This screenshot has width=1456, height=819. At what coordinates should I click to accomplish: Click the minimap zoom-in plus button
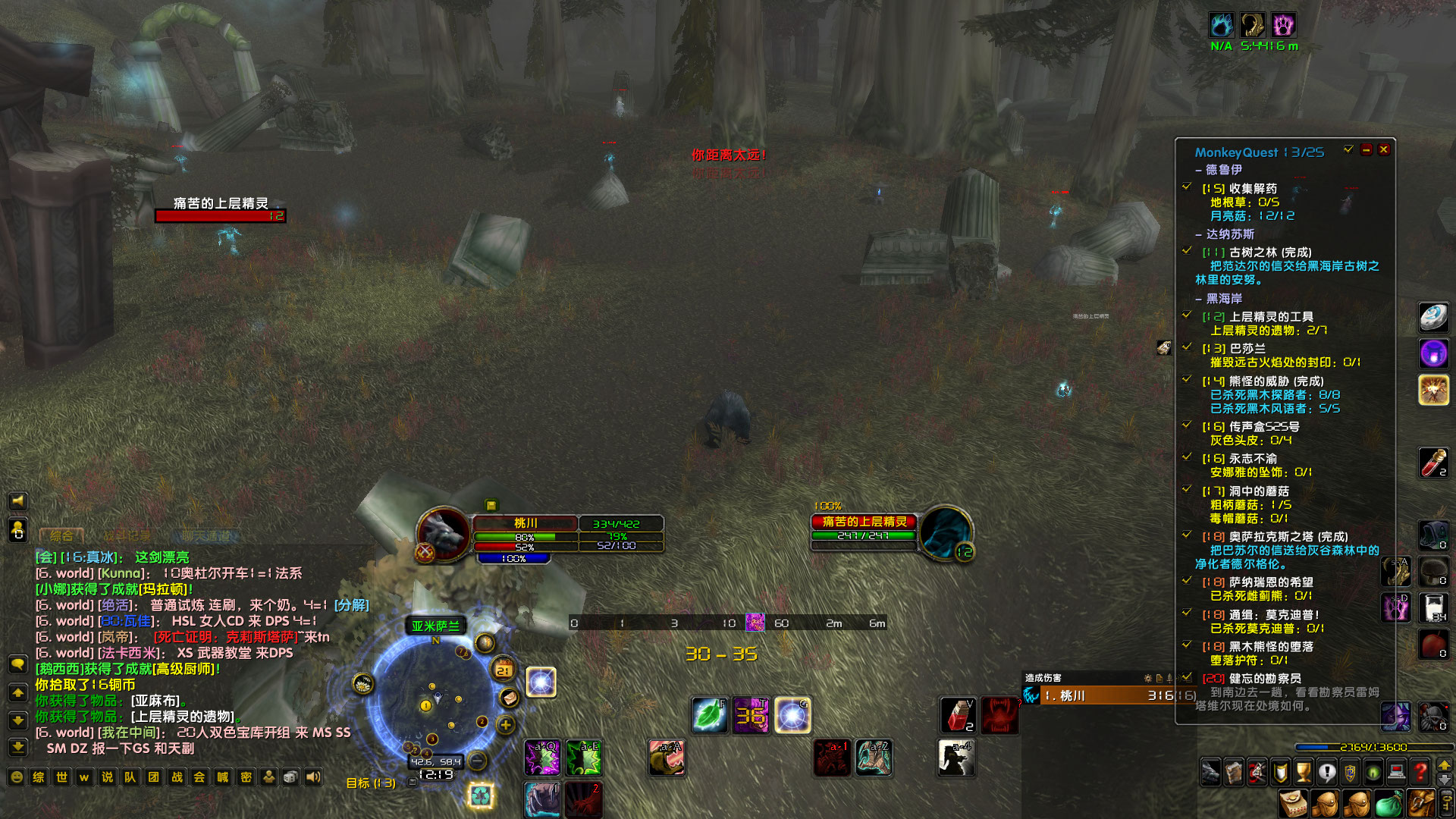(x=506, y=725)
